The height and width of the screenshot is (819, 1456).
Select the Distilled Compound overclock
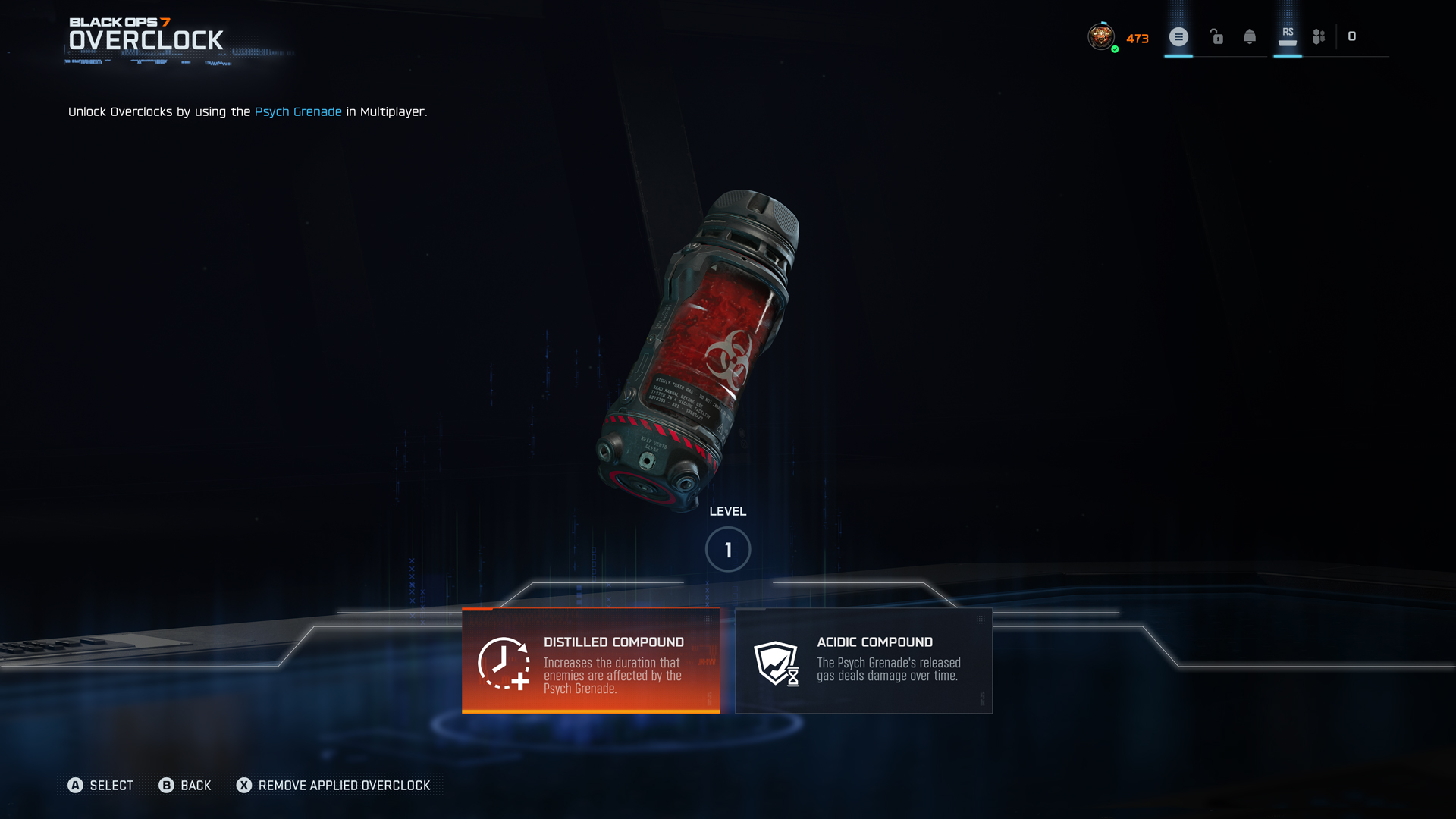[591, 661]
